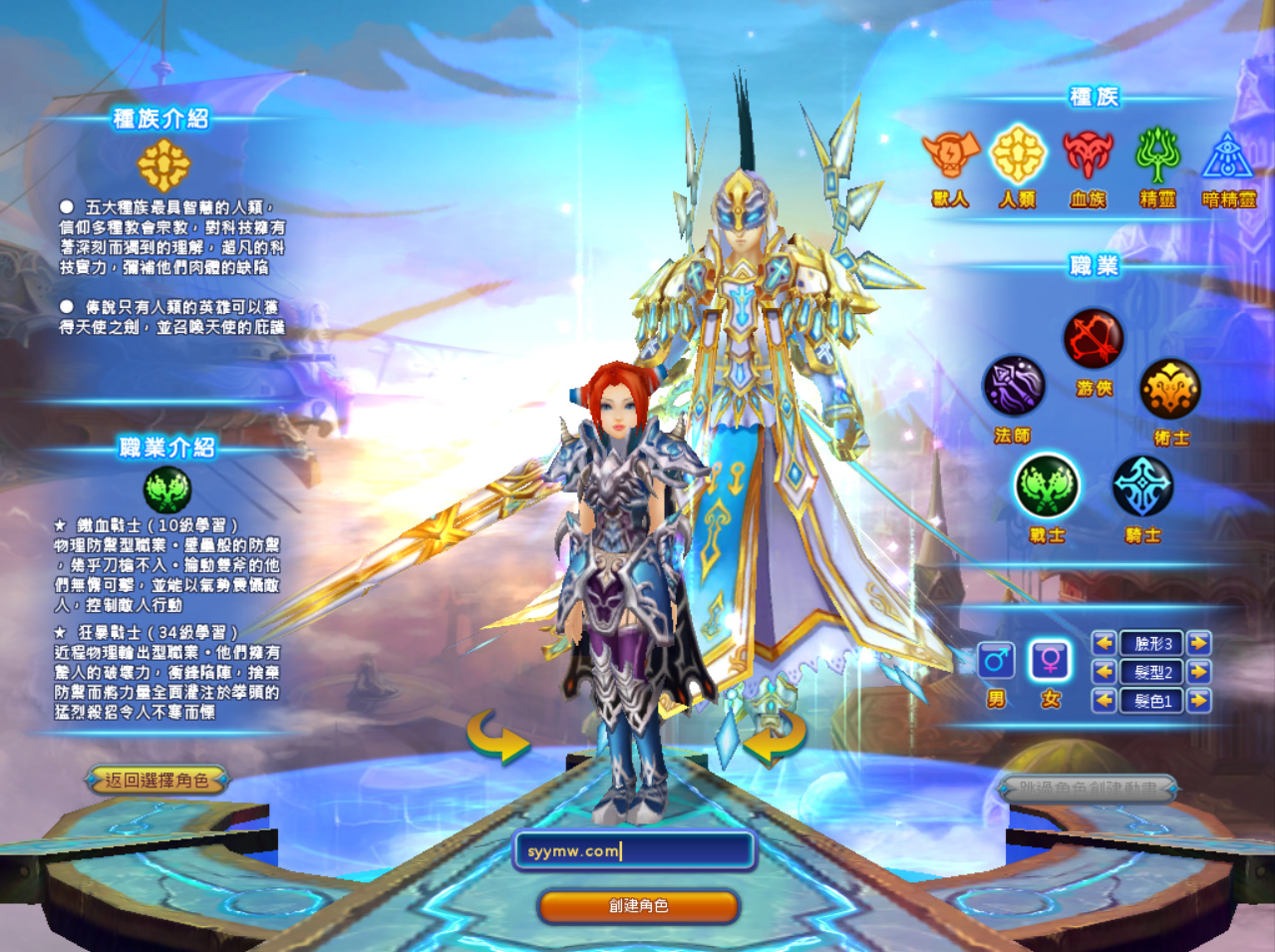
Task: Choose the 人類 race icon
Action: tap(1018, 156)
